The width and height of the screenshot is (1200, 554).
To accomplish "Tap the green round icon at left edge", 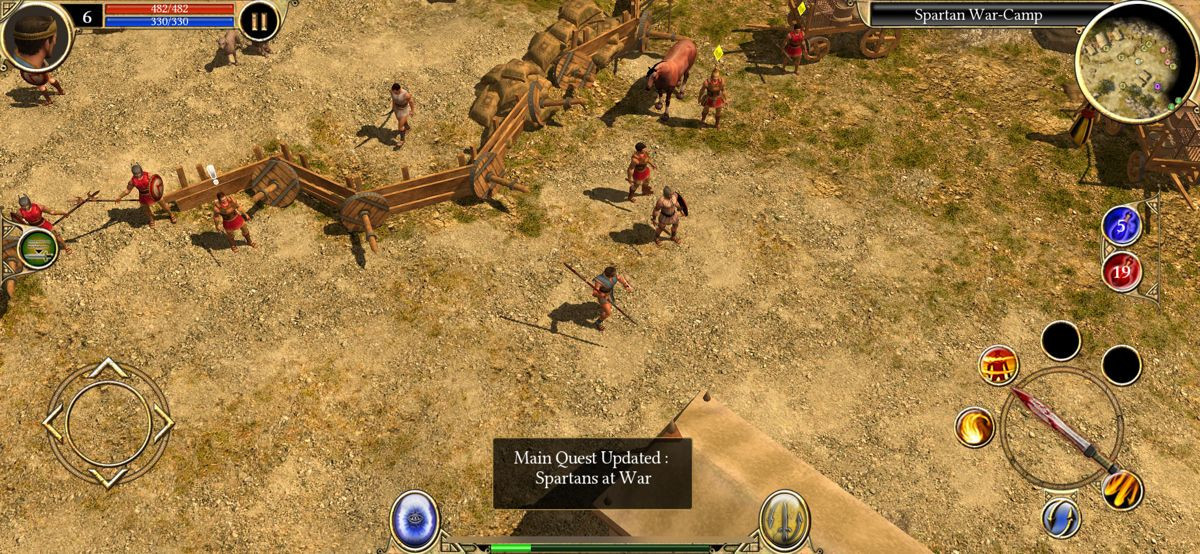I will click(36, 247).
